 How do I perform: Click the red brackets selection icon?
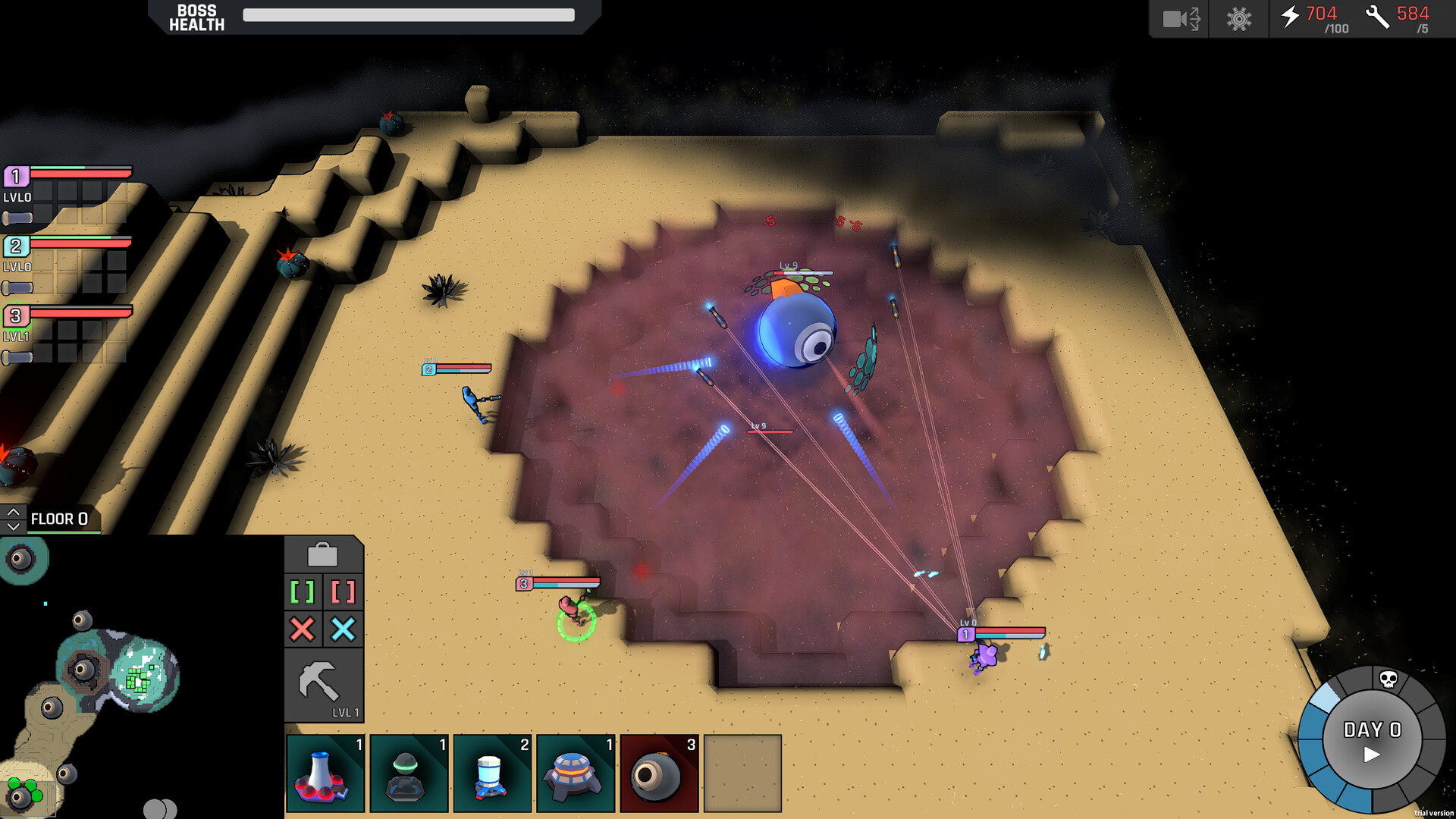click(344, 592)
